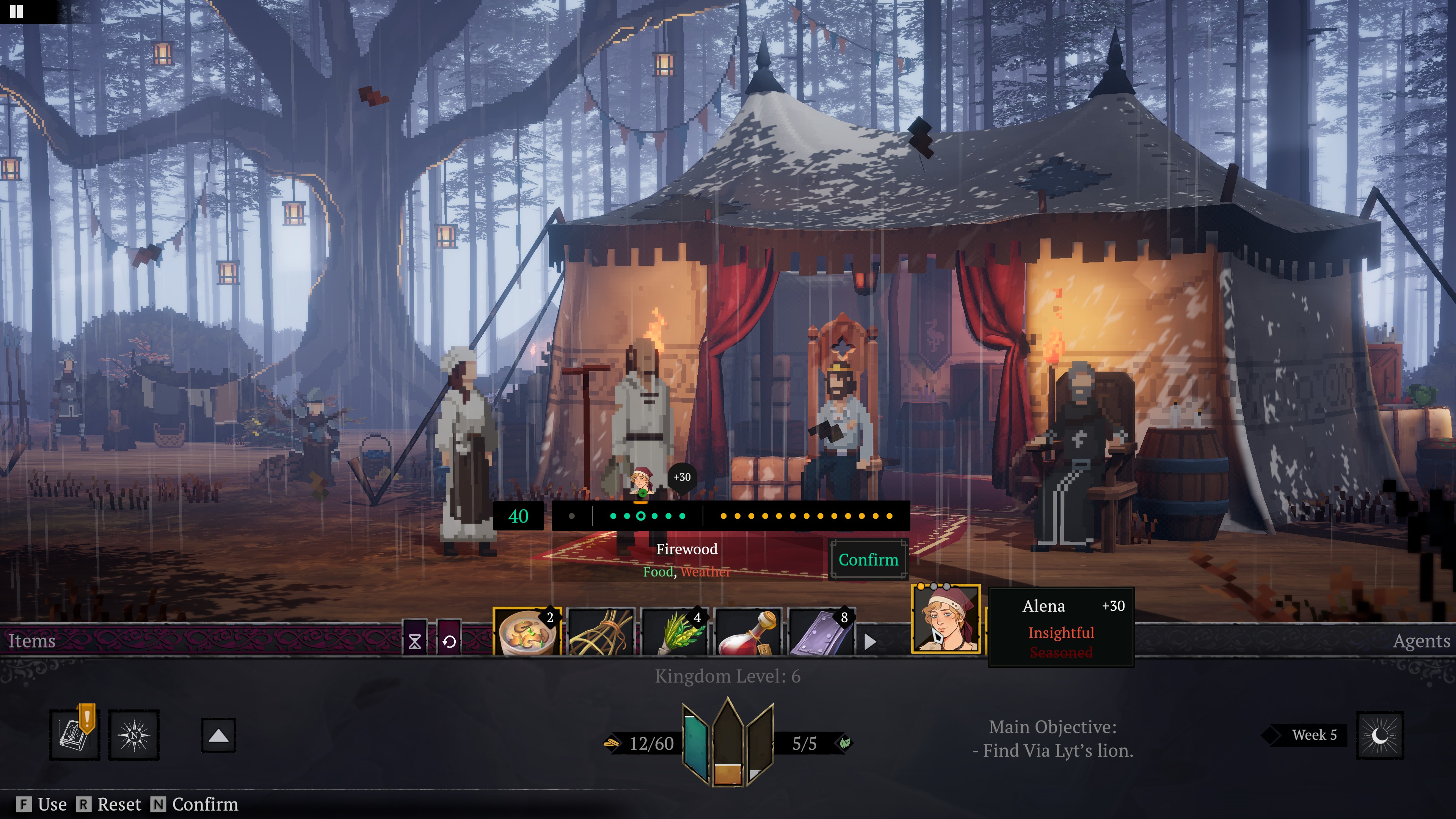Choose the green herb bundle item
Image resolution: width=1456 pixels, height=819 pixels.
(x=674, y=632)
